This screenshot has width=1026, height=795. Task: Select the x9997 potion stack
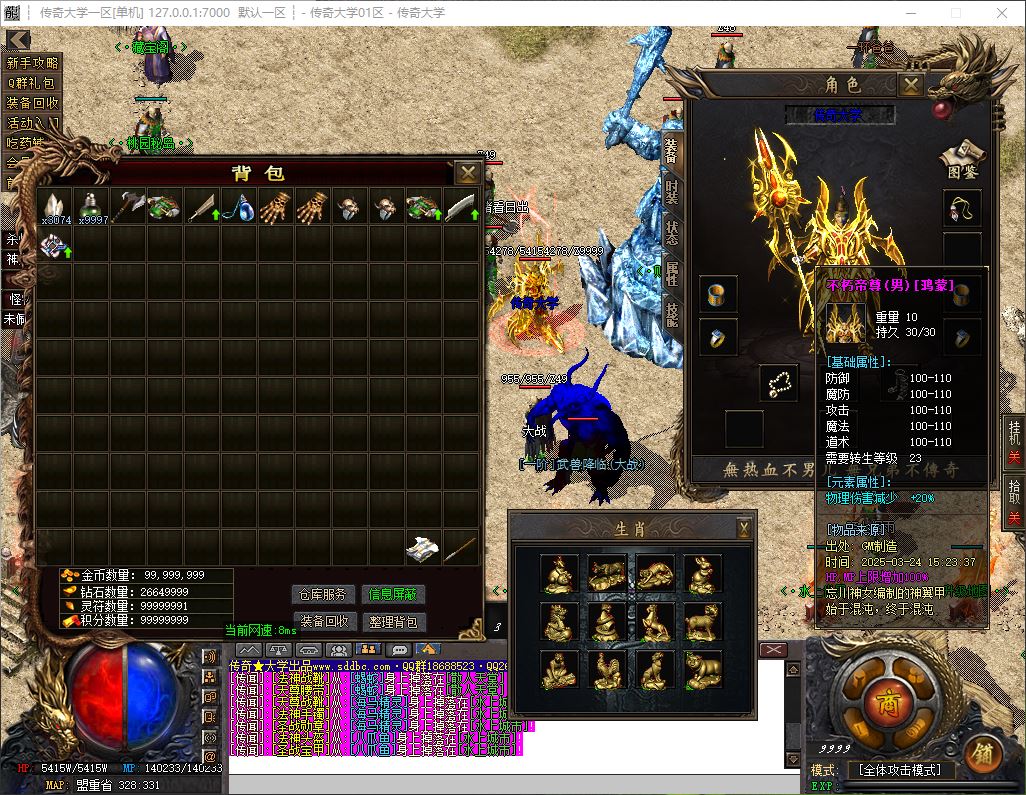pos(92,207)
